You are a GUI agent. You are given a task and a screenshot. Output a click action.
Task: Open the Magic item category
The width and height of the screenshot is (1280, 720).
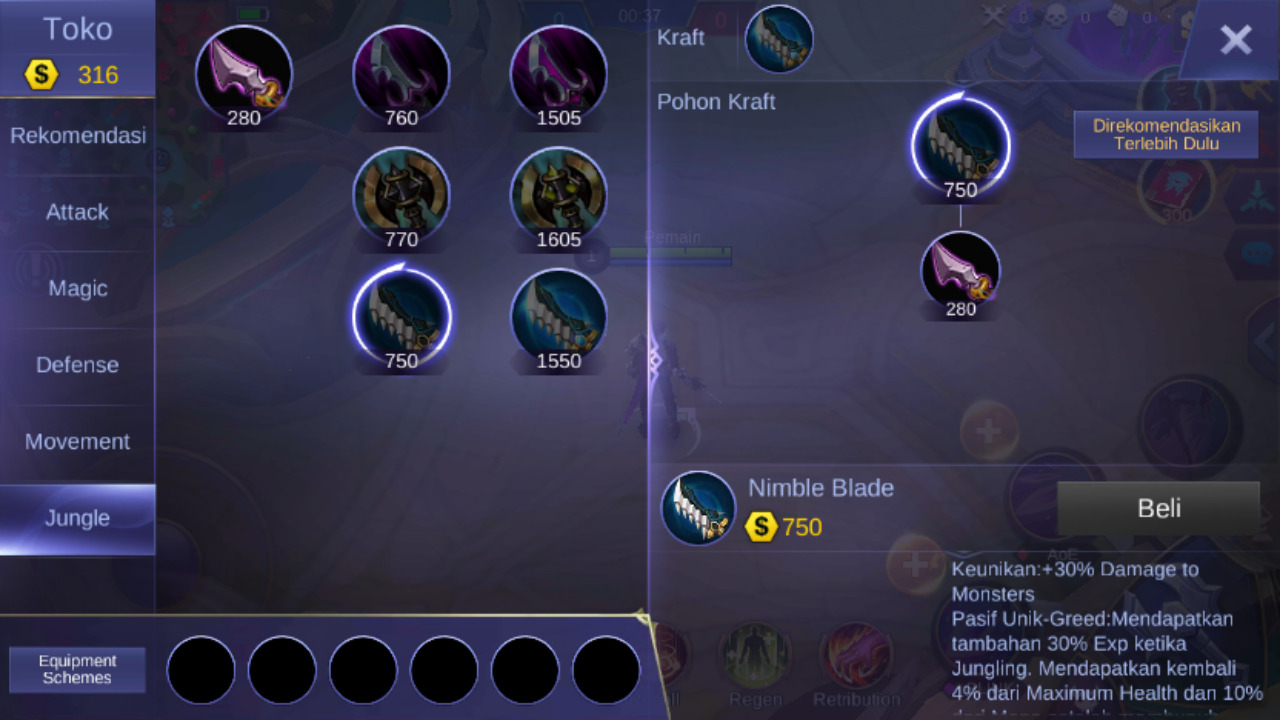tap(77, 288)
